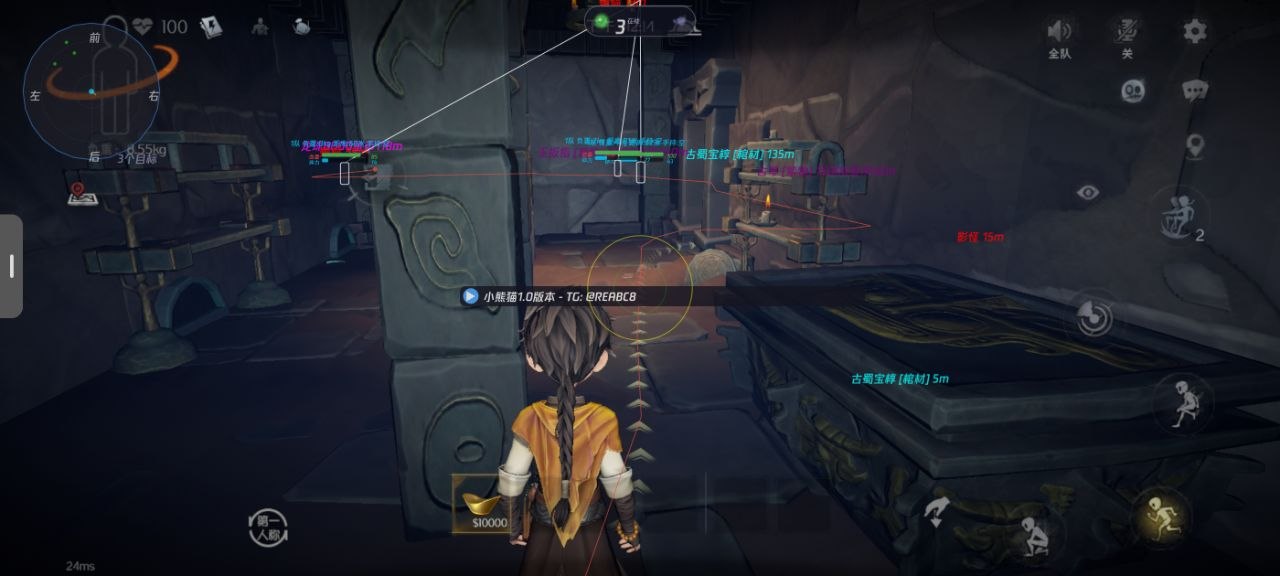Open the emoji face emote icon
The width and height of the screenshot is (1280, 576).
click(x=1132, y=91)
